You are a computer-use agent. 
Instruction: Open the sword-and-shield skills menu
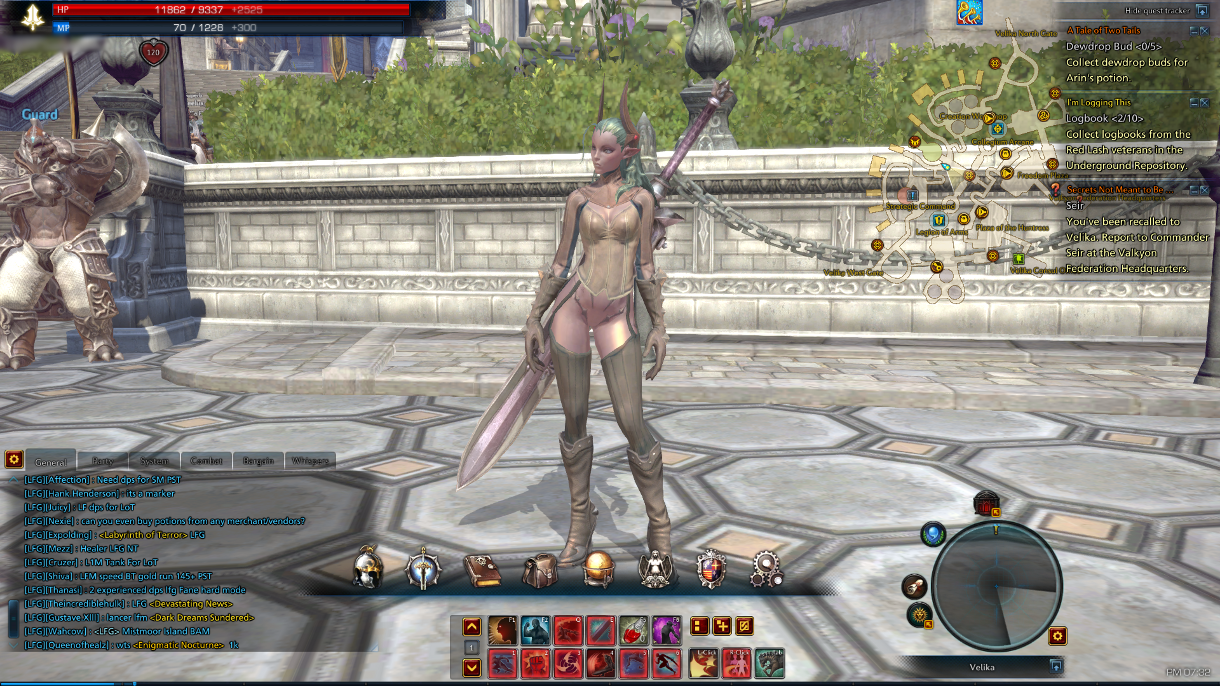pyautogui.click(x=423, y=569)
